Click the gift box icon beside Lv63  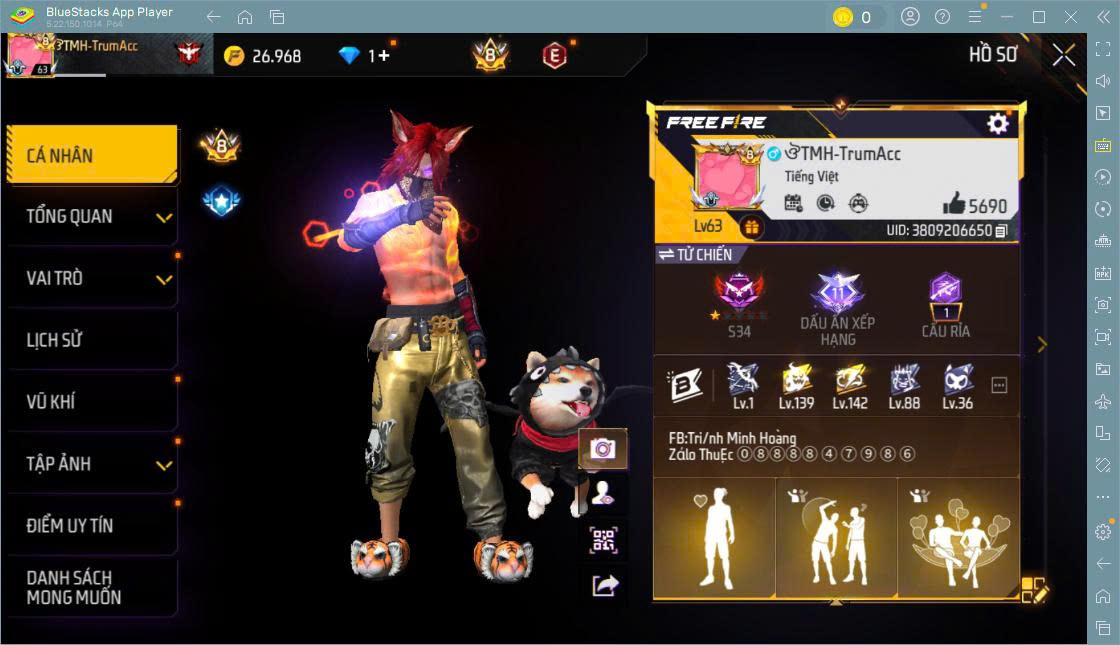(x=751, y=227)
